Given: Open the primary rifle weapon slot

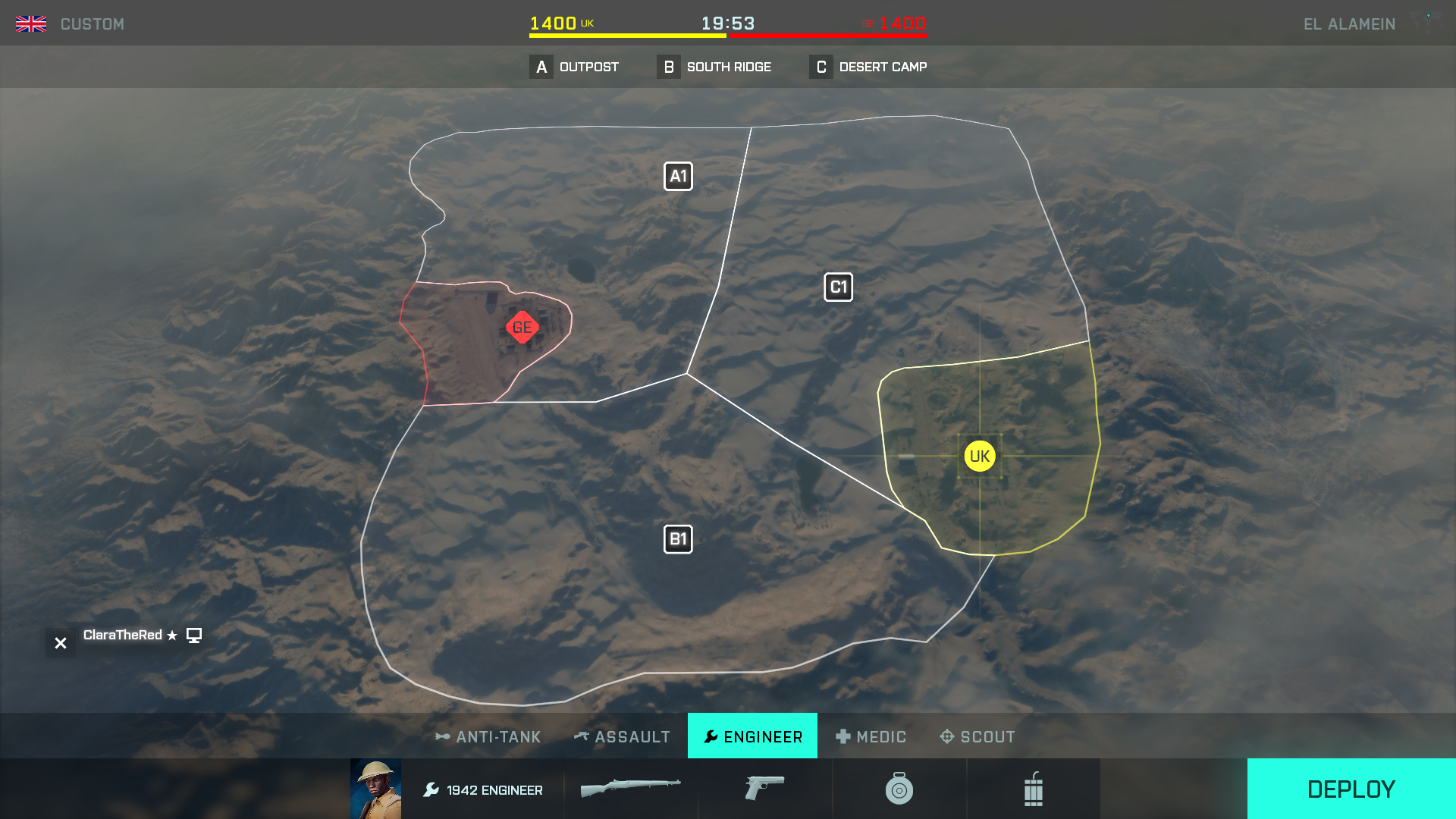Looking at the screenshot, I should click(632, 789).
